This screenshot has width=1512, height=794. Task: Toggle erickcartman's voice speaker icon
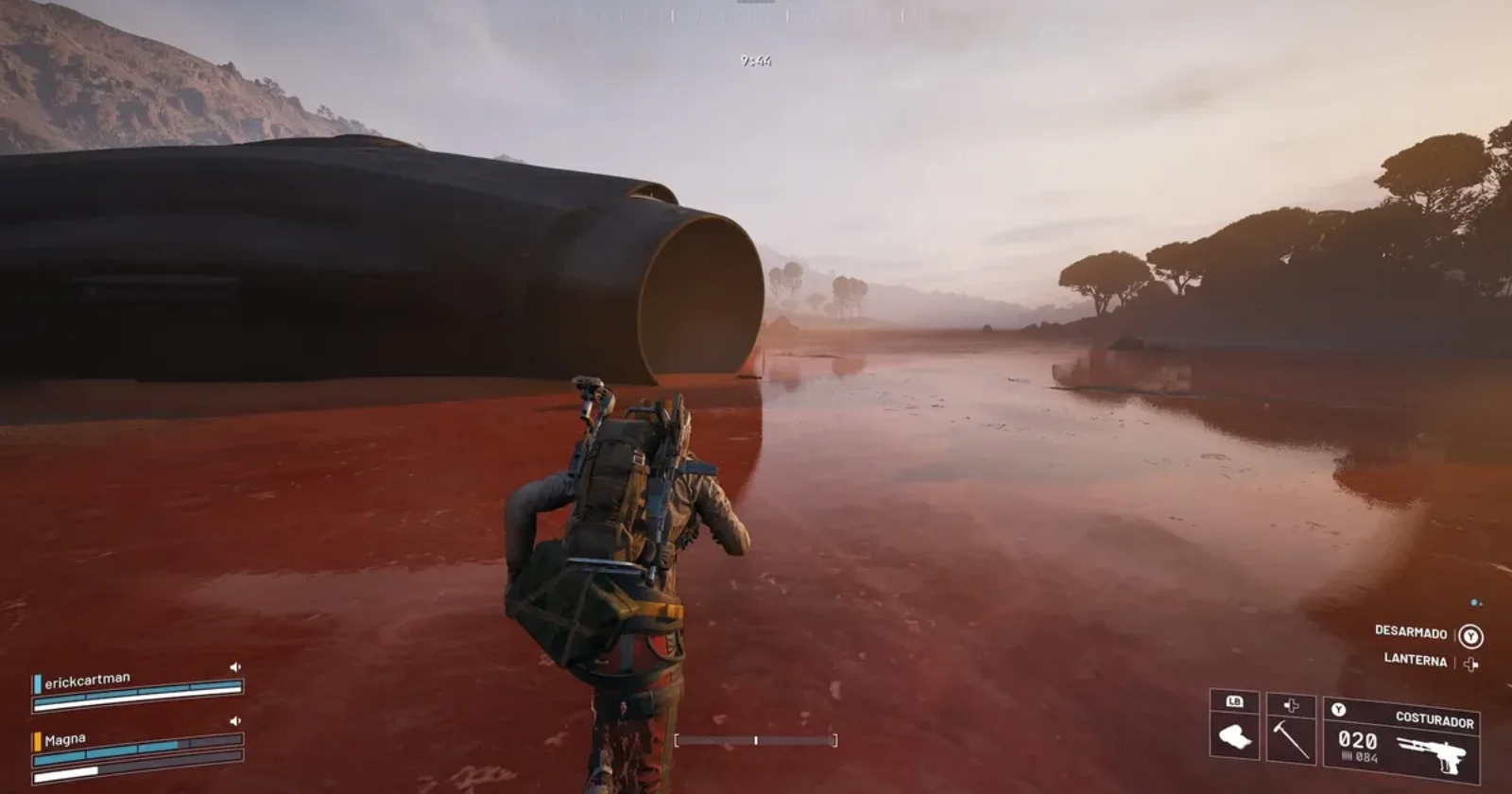235,667
